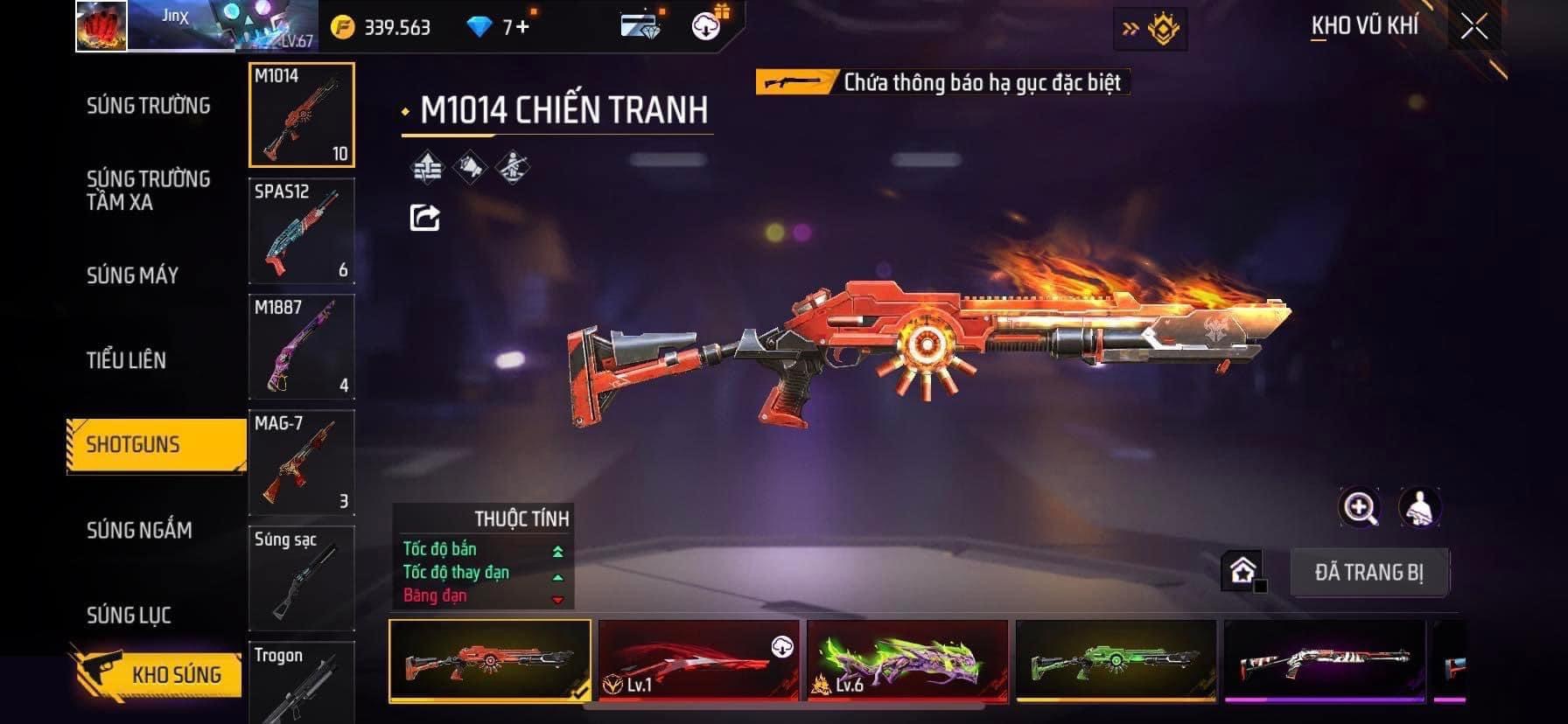
Task: Show the SÚNG NGẮM weapons
Action: tap(139, 530)
